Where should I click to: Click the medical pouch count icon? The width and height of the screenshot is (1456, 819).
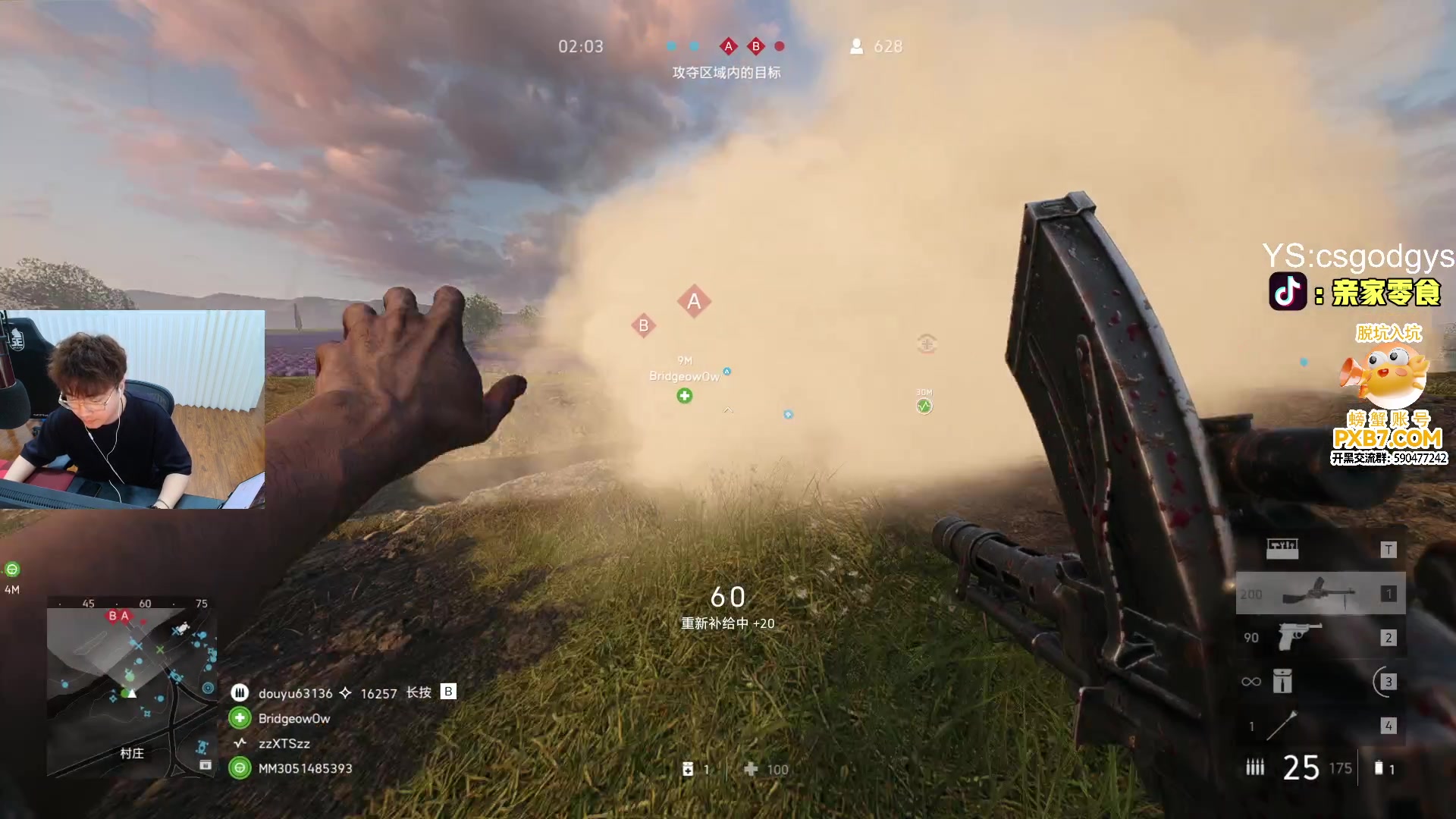688,769
